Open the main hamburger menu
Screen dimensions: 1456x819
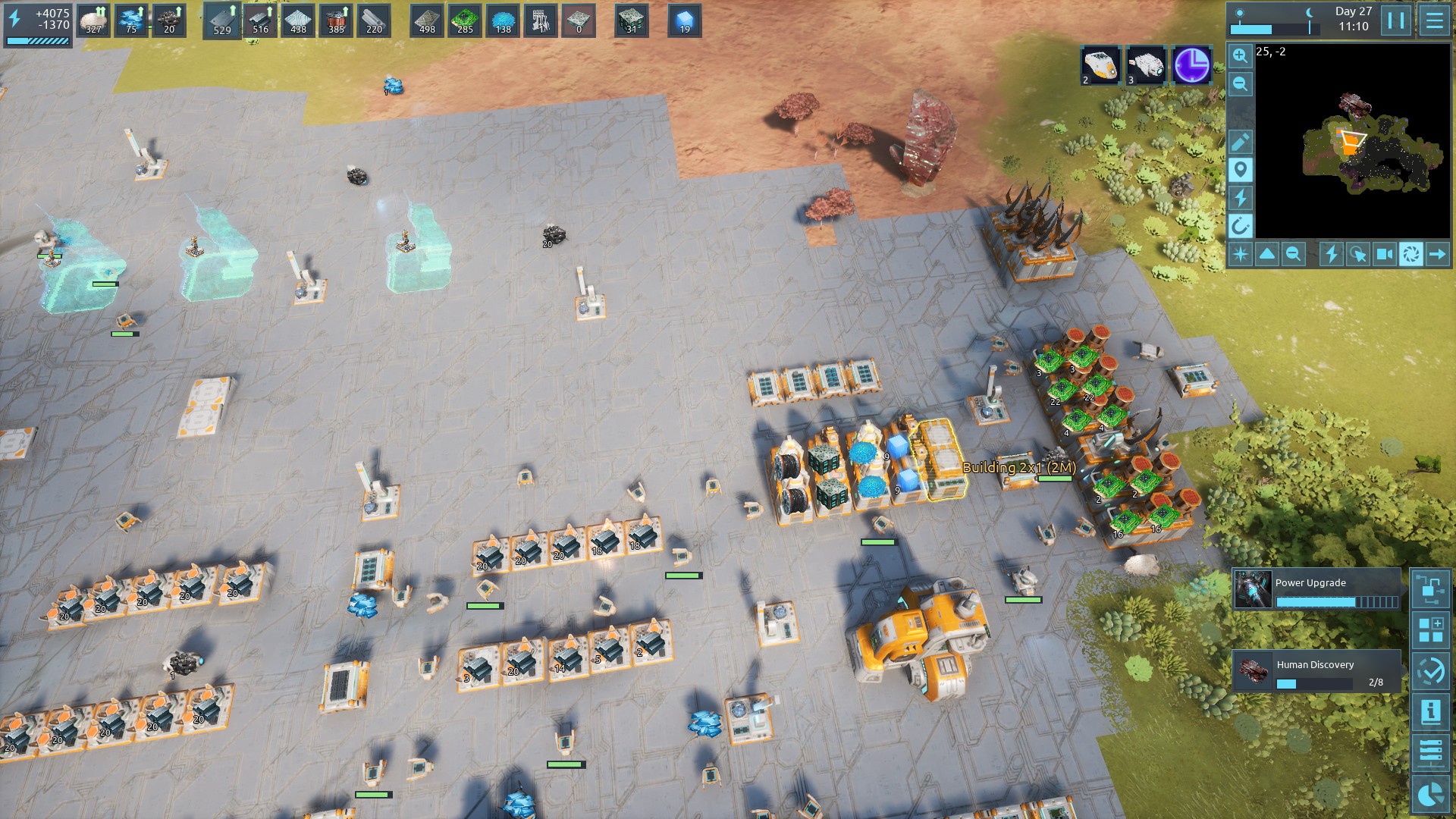(1434, 20)
